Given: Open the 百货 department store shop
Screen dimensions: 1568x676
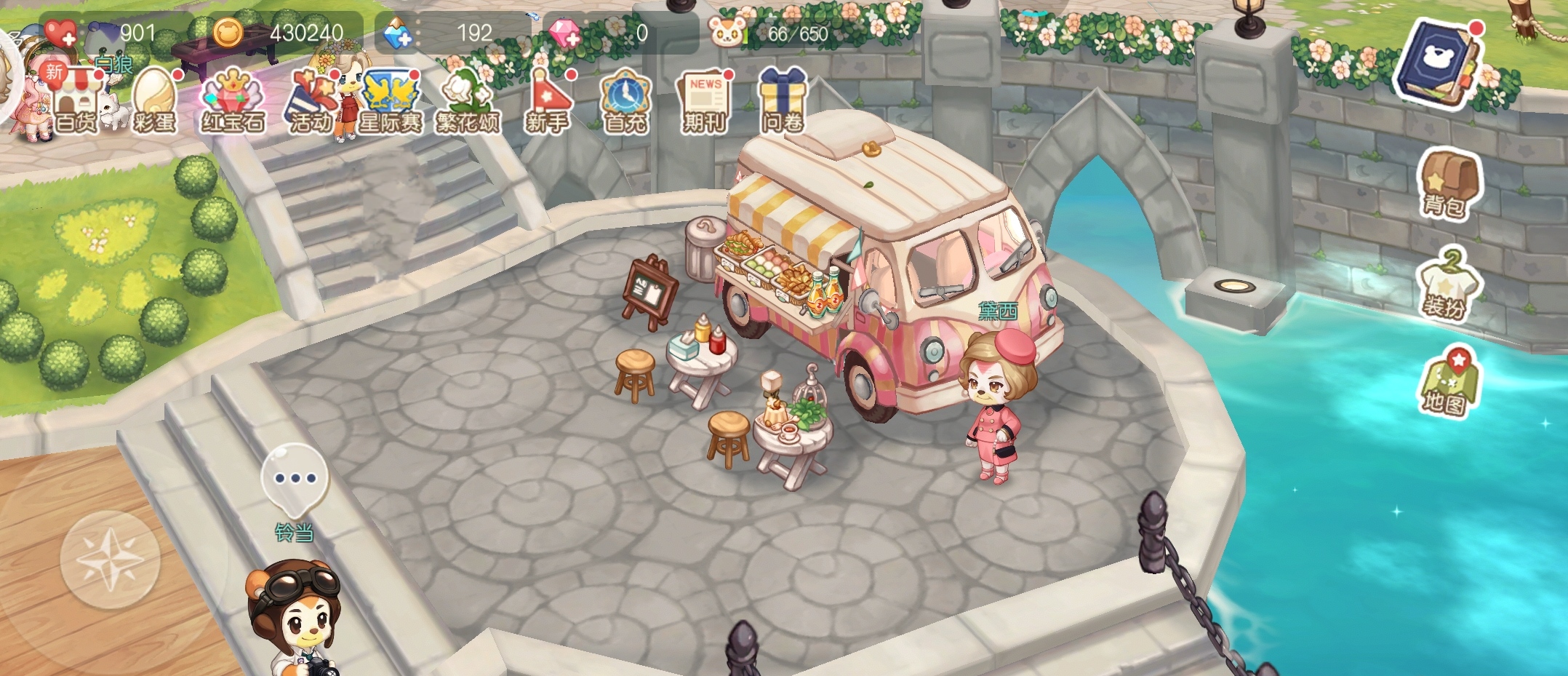Looking at the screenshot, I should click(x=76, y=102).
